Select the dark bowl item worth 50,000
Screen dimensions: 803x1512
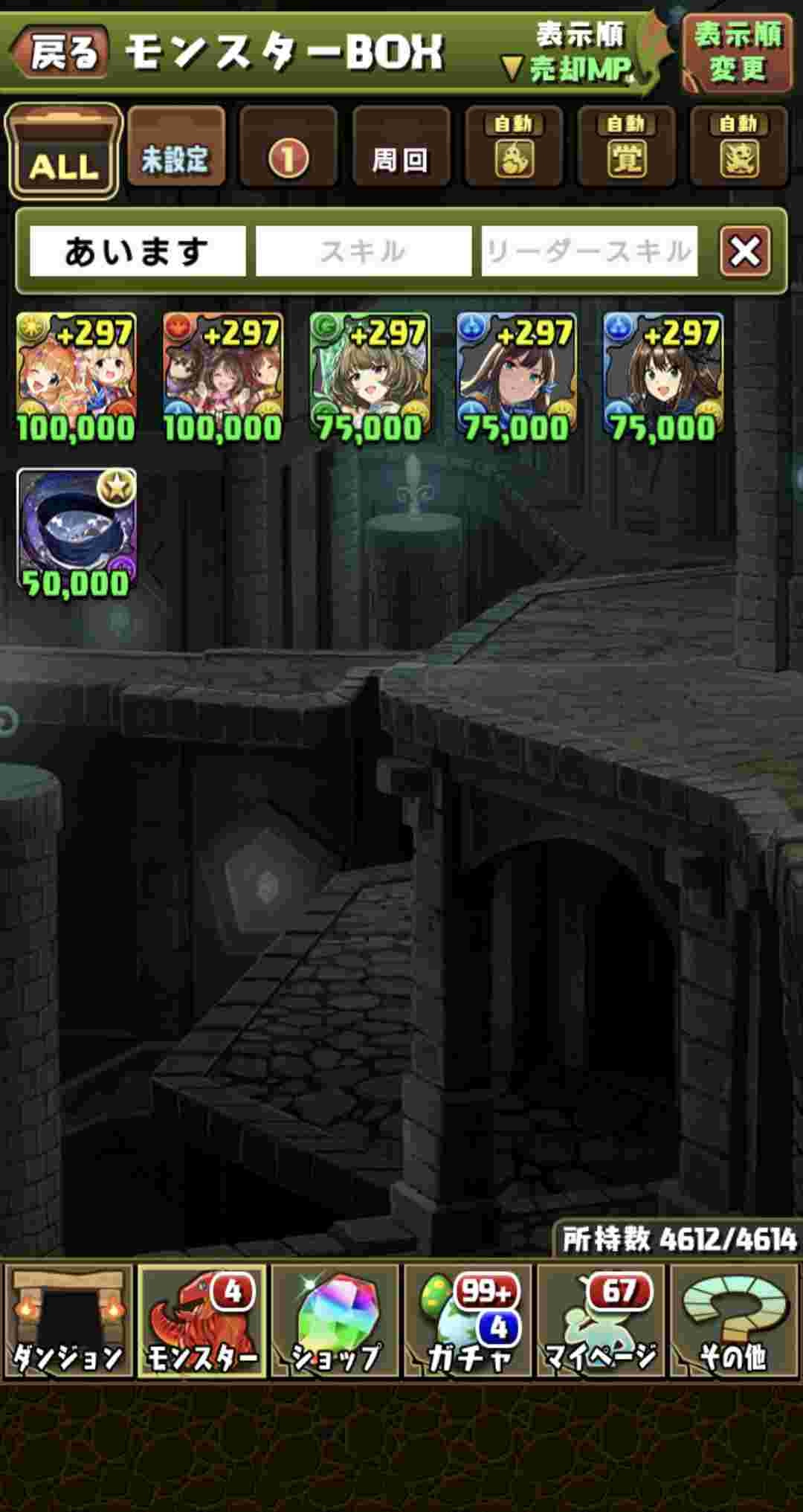(76, 533)
